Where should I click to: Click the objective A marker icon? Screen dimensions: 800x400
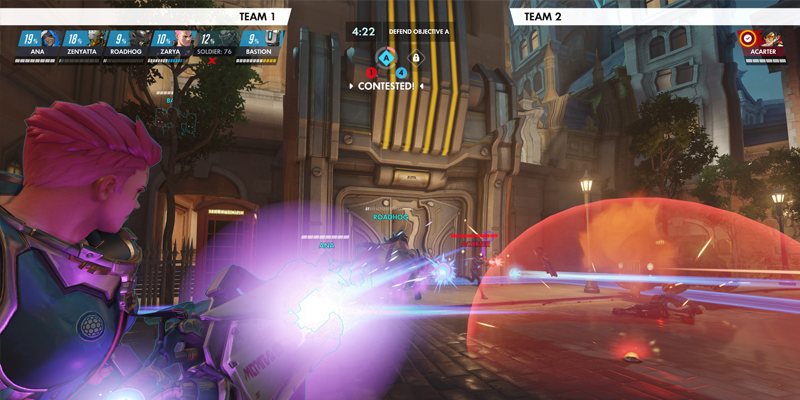(387, 57)
